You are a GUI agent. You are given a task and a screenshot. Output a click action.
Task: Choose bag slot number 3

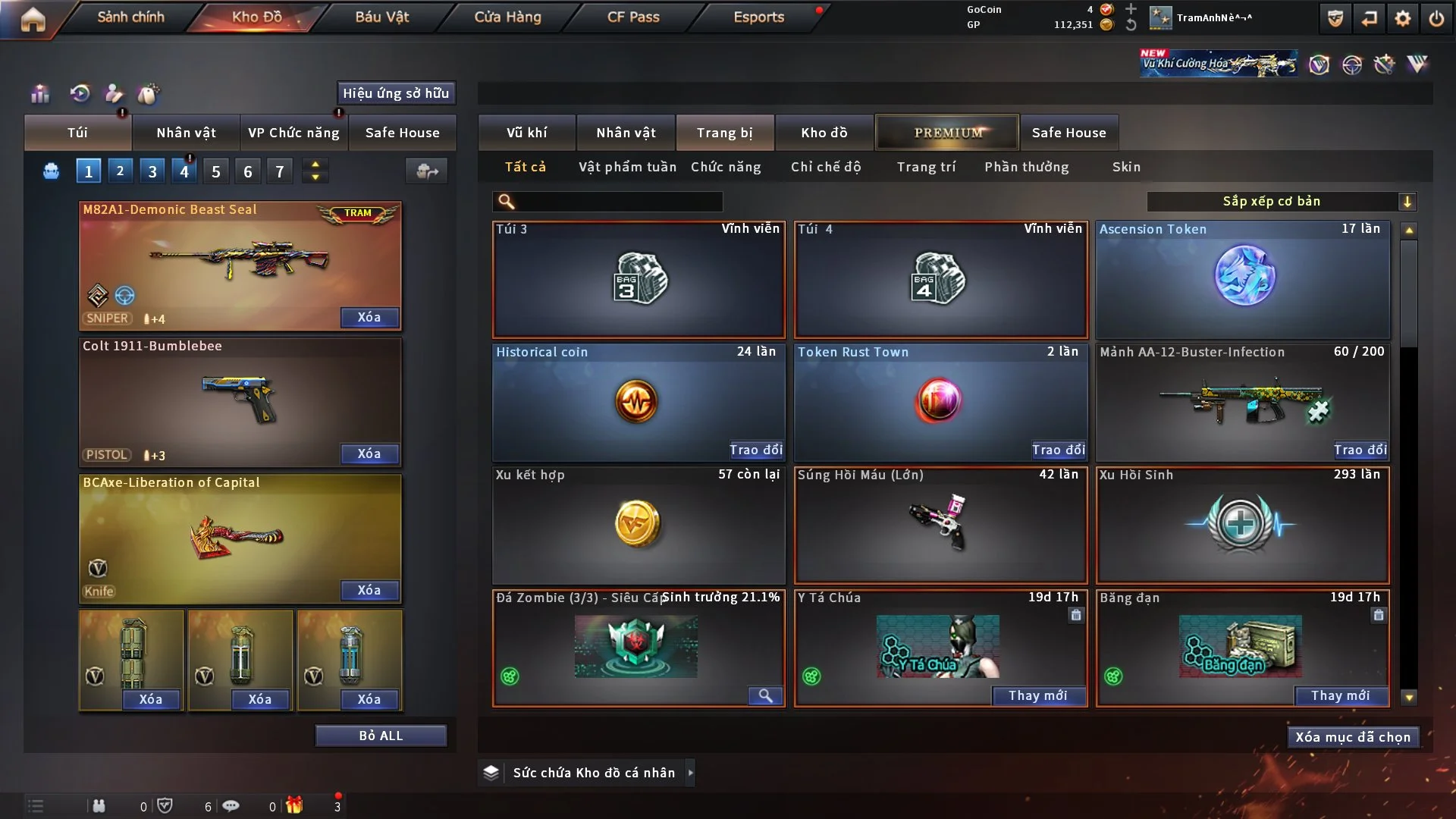coord(152,171)
